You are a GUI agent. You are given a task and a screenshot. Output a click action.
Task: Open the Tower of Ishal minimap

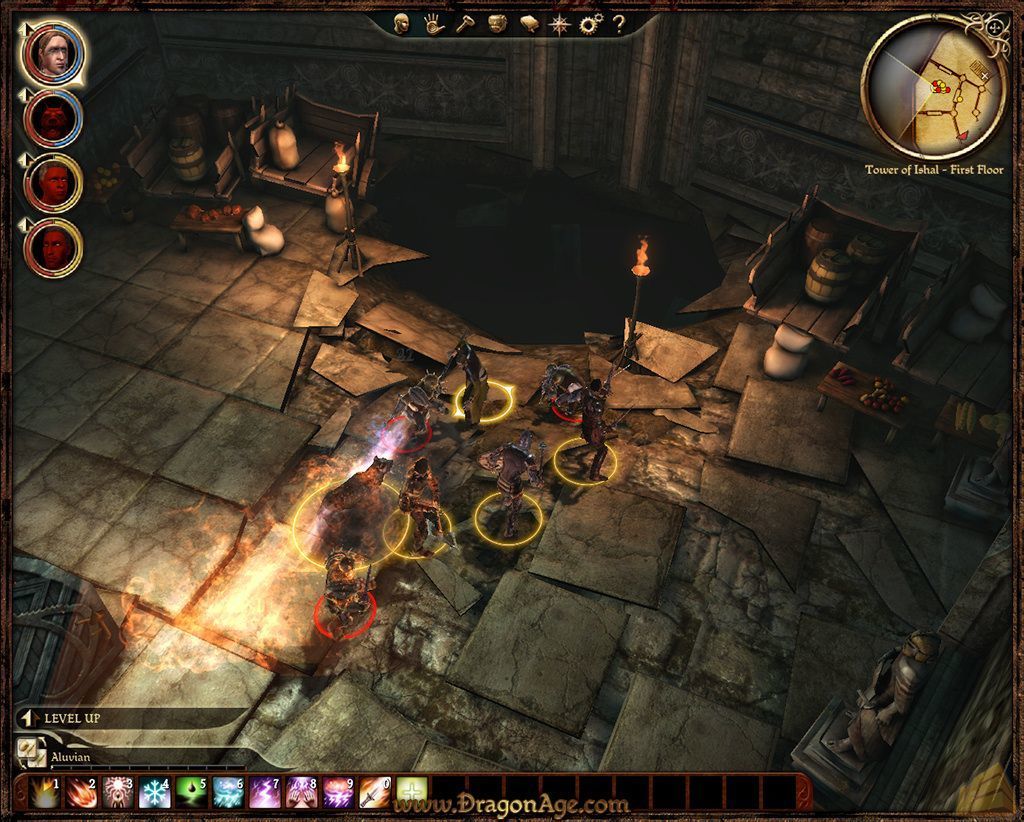931,89
